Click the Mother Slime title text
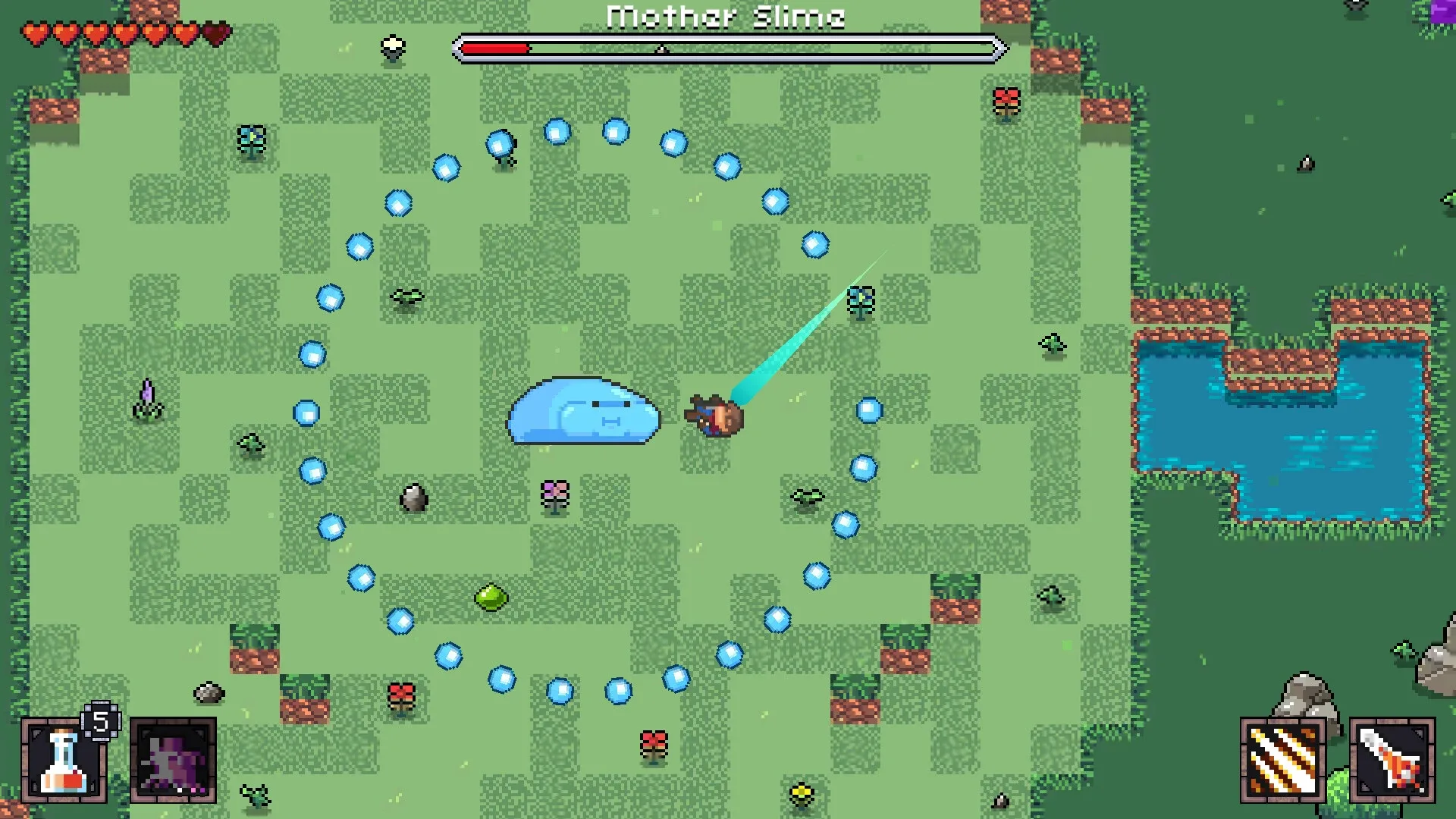 (726, 17)
